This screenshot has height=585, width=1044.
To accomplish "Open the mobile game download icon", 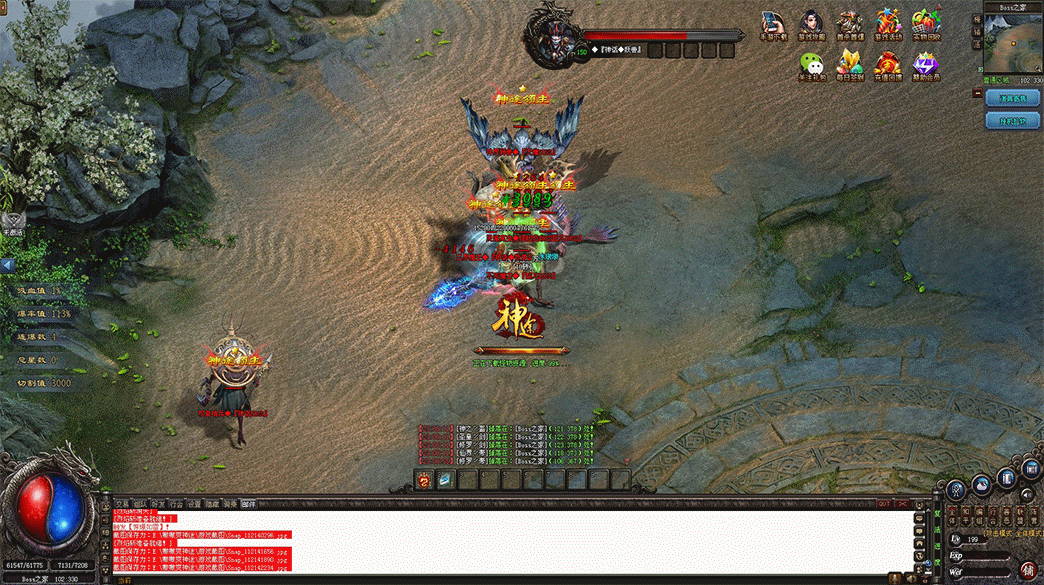I will [x=773, y=24].
